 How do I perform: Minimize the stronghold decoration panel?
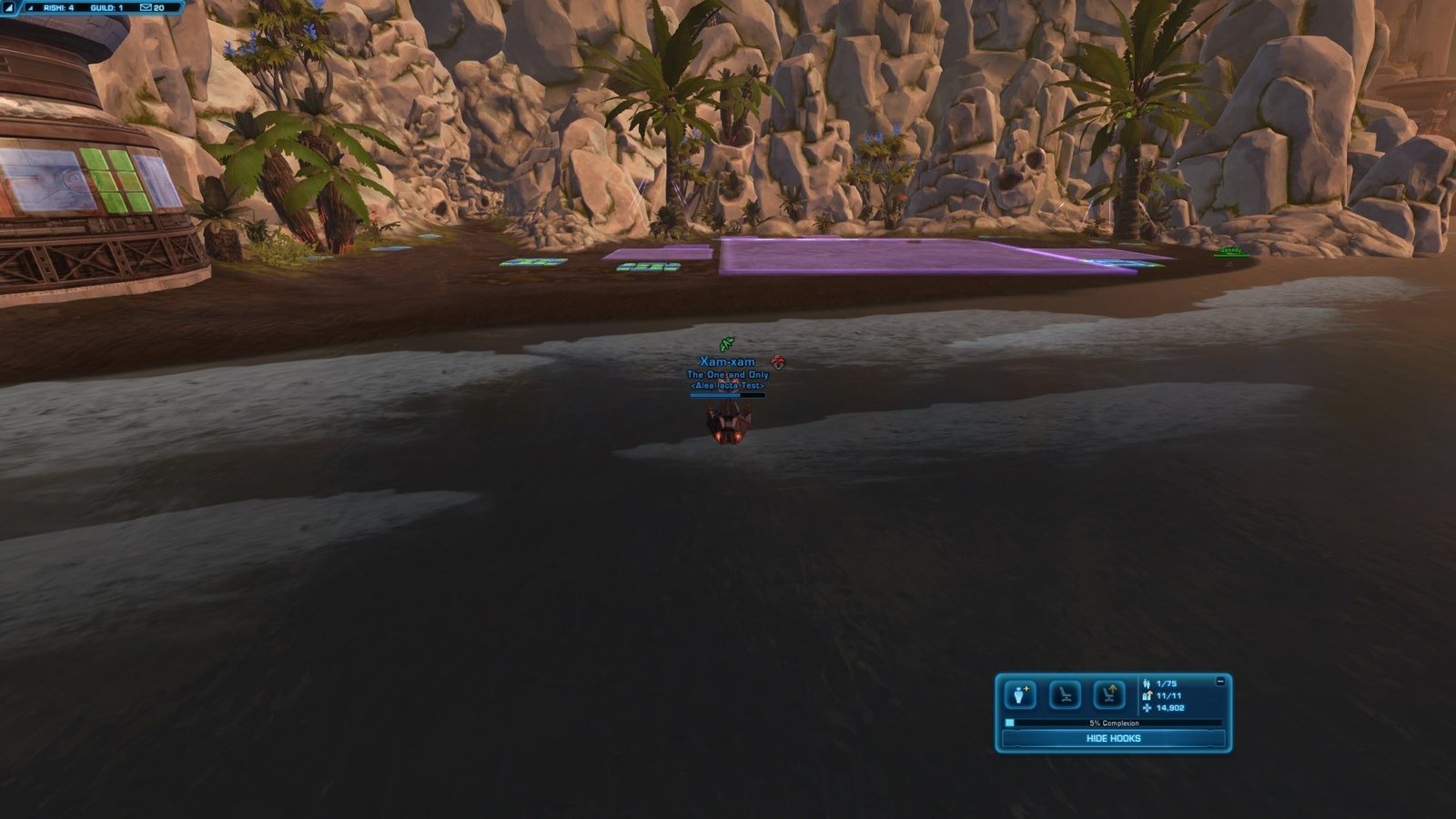click(x=1220, y=681)
